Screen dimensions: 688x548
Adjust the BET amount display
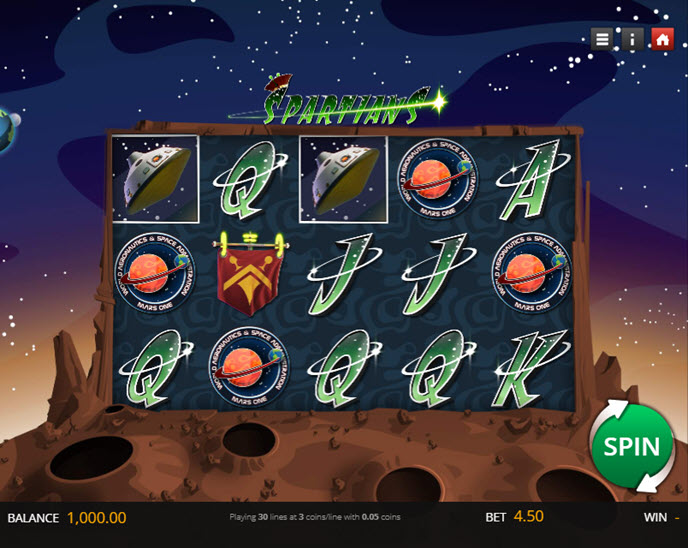pyautogui.click(x=529, y=517)
